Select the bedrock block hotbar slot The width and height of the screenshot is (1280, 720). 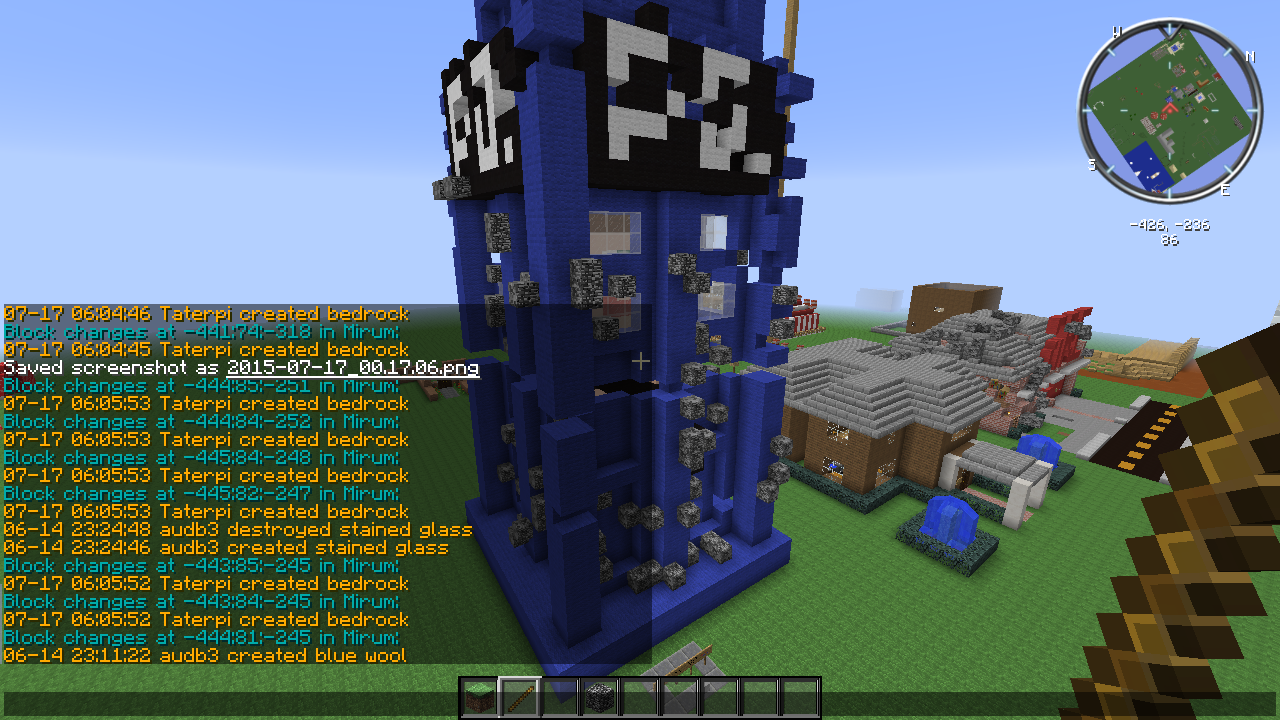coord(600,697)
